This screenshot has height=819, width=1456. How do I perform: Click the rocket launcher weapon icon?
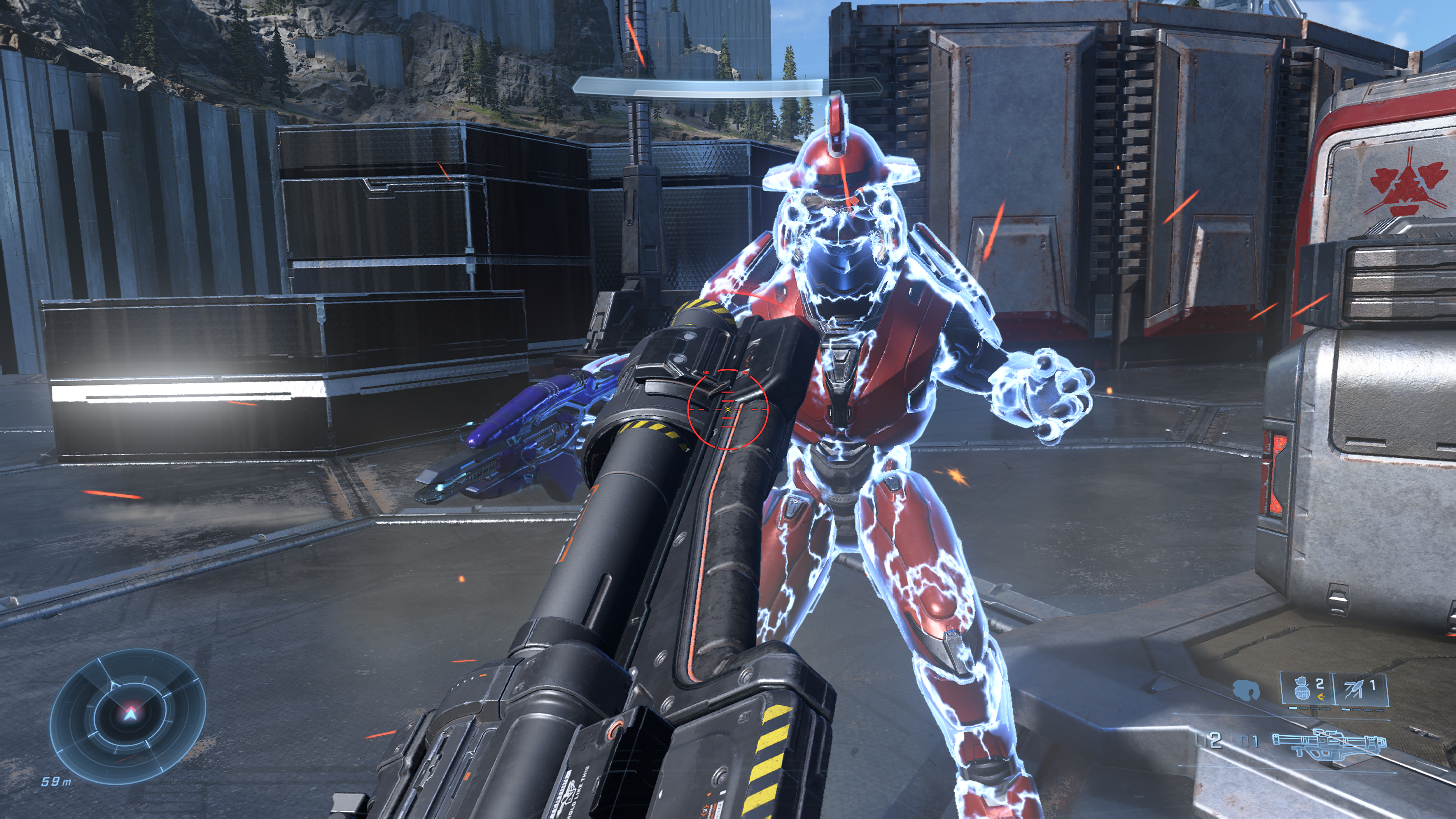pyautogui.click(x=1328, y=743)
